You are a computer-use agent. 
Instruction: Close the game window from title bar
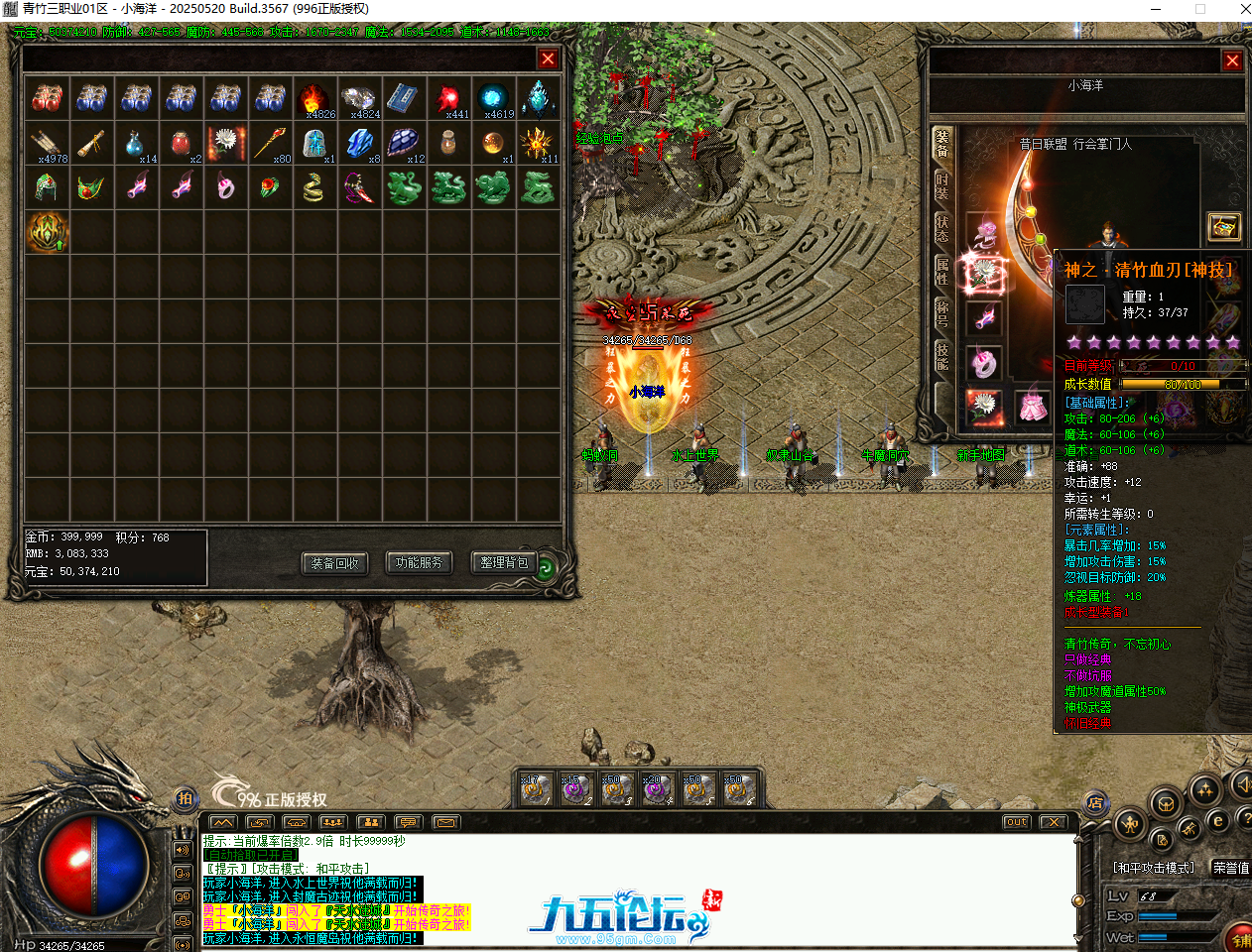[x=1245, y=9]
